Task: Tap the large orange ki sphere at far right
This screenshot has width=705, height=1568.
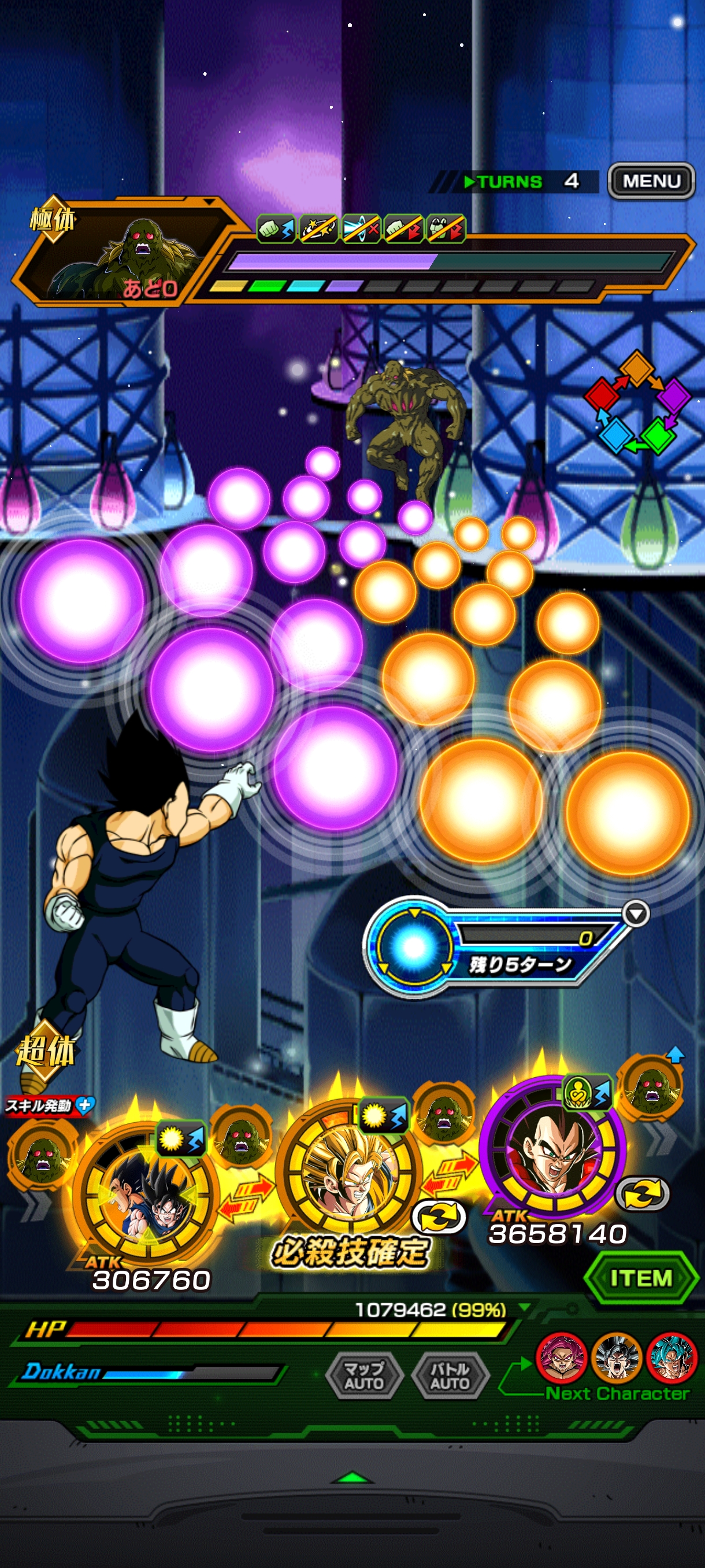Action: (626, 812)
